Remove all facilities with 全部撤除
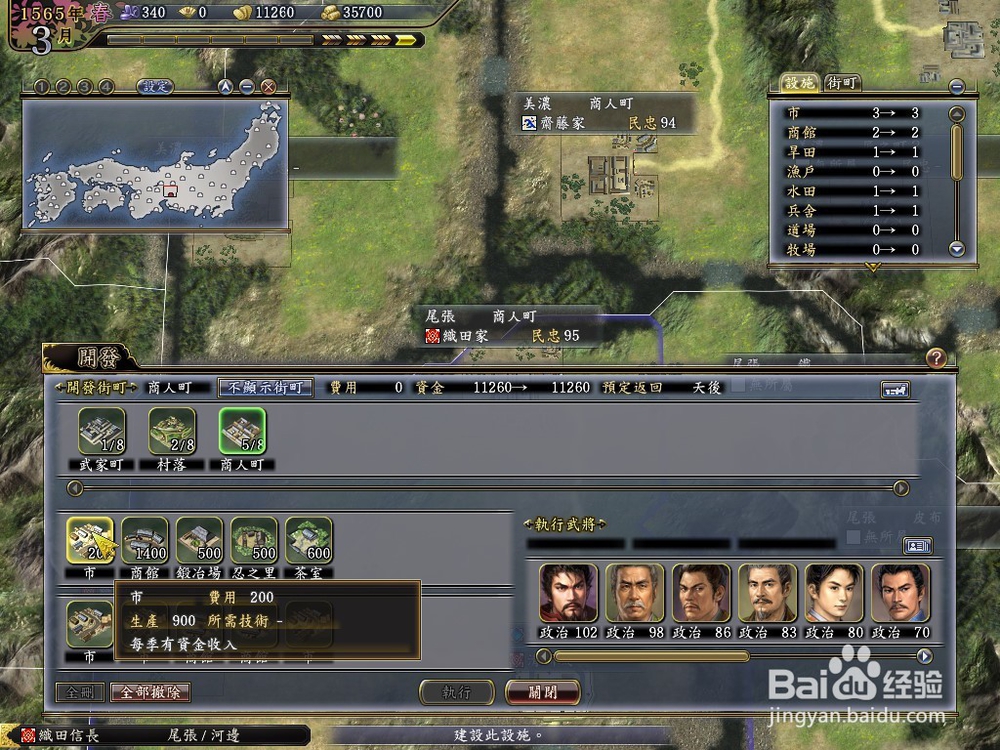 point(150,692)
